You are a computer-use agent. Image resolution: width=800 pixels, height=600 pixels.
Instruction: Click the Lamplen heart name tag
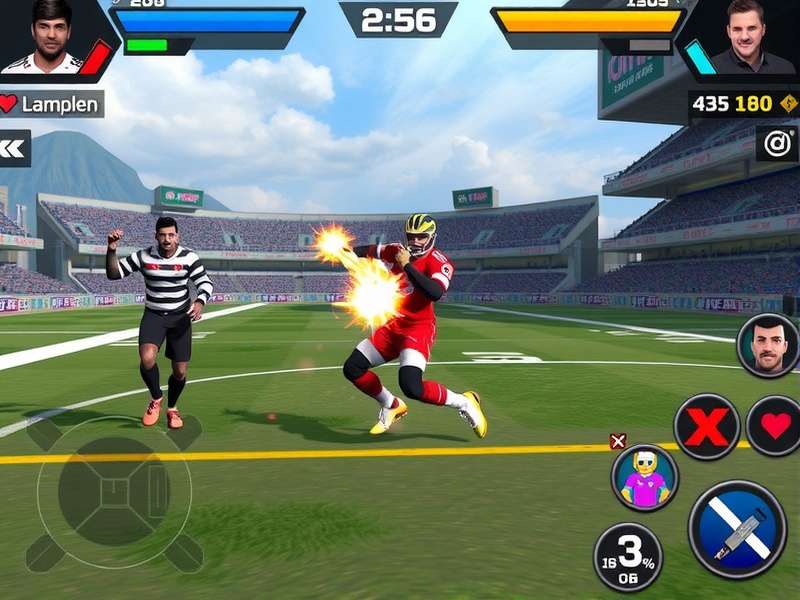(51, 104)
